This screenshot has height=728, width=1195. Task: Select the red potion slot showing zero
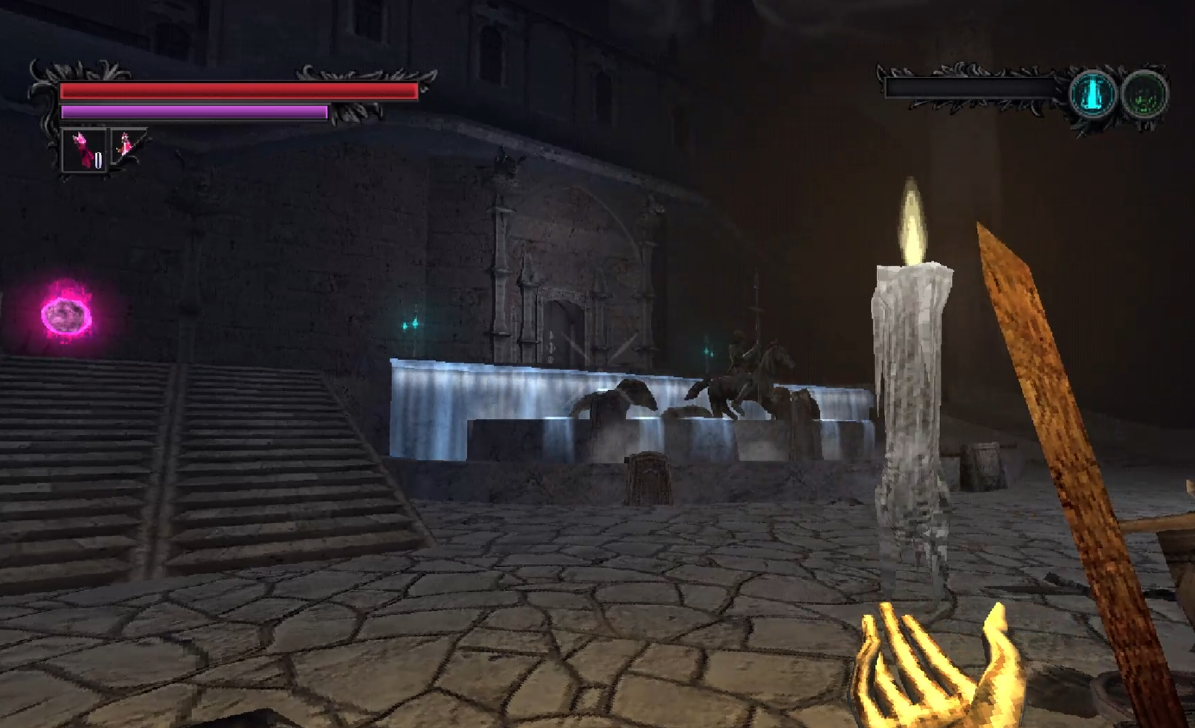84,150
